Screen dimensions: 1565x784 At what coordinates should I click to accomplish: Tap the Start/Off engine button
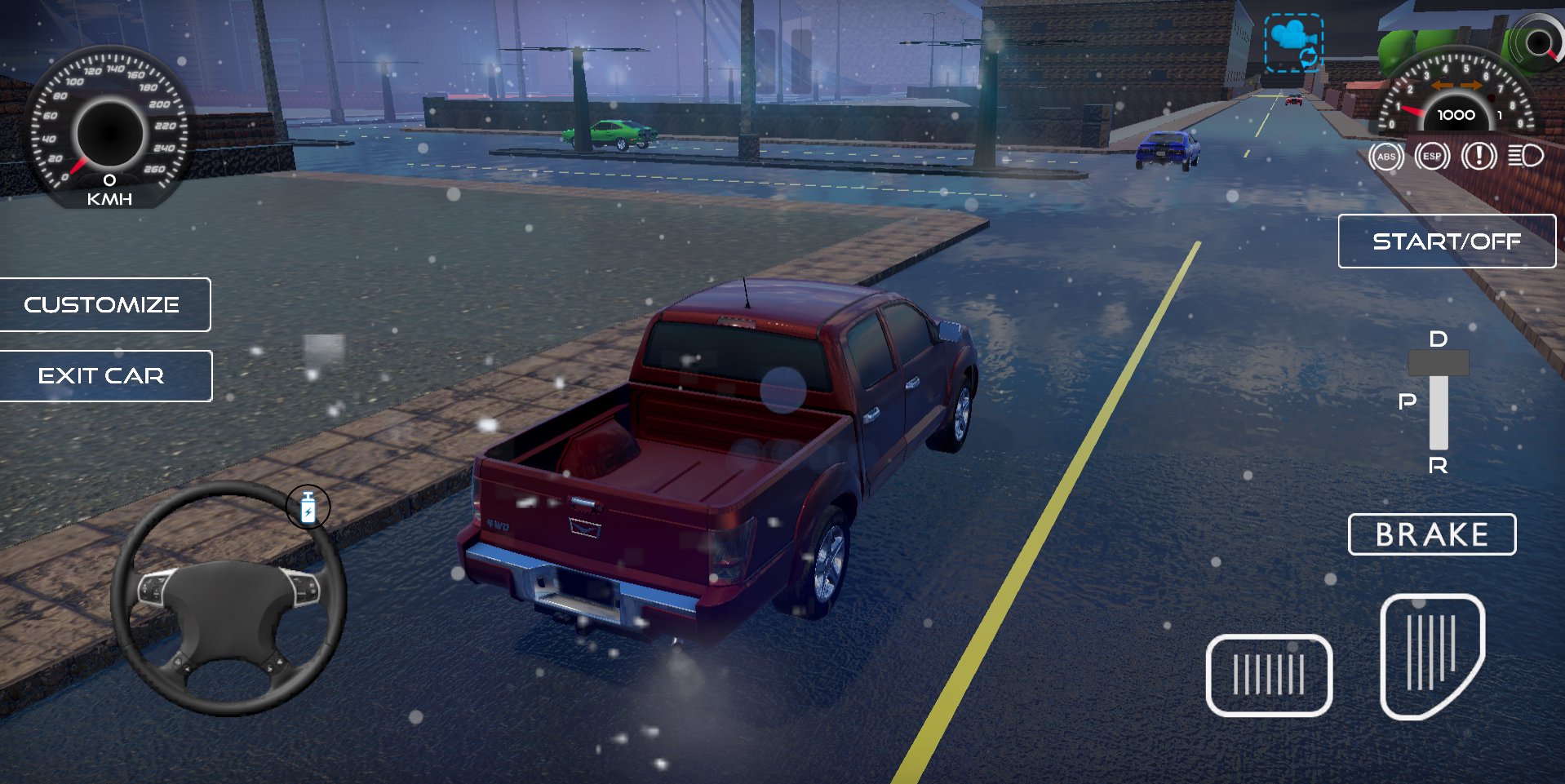point(1446,241)
